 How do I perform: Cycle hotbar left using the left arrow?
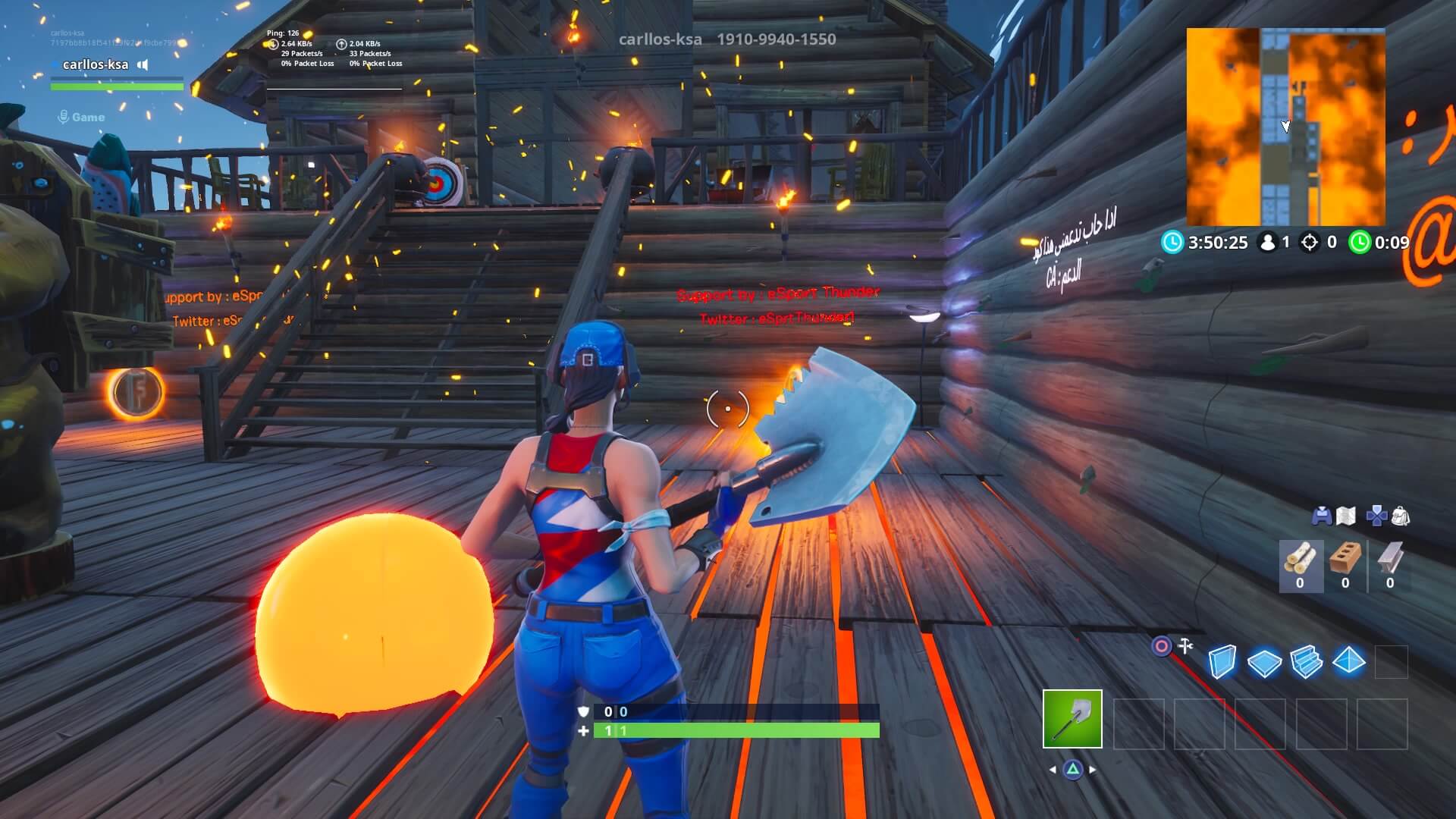coord(1053,770)
